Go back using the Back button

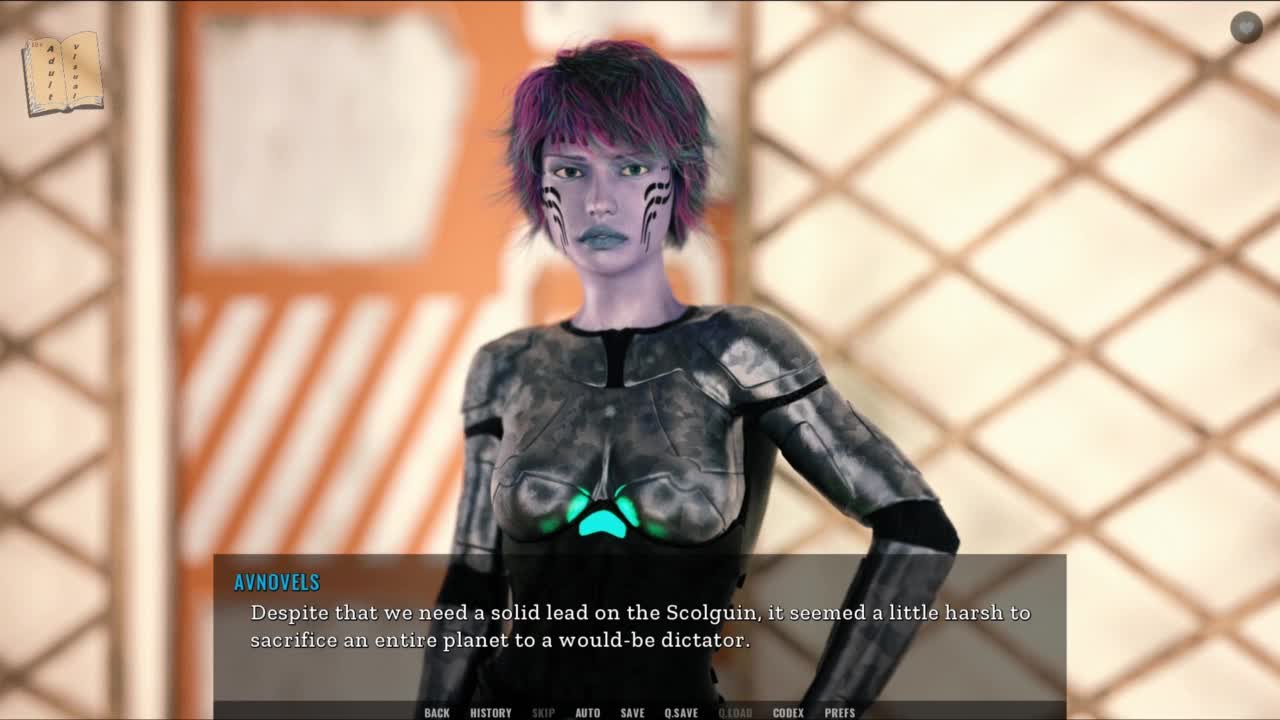[x=437, y=712]
